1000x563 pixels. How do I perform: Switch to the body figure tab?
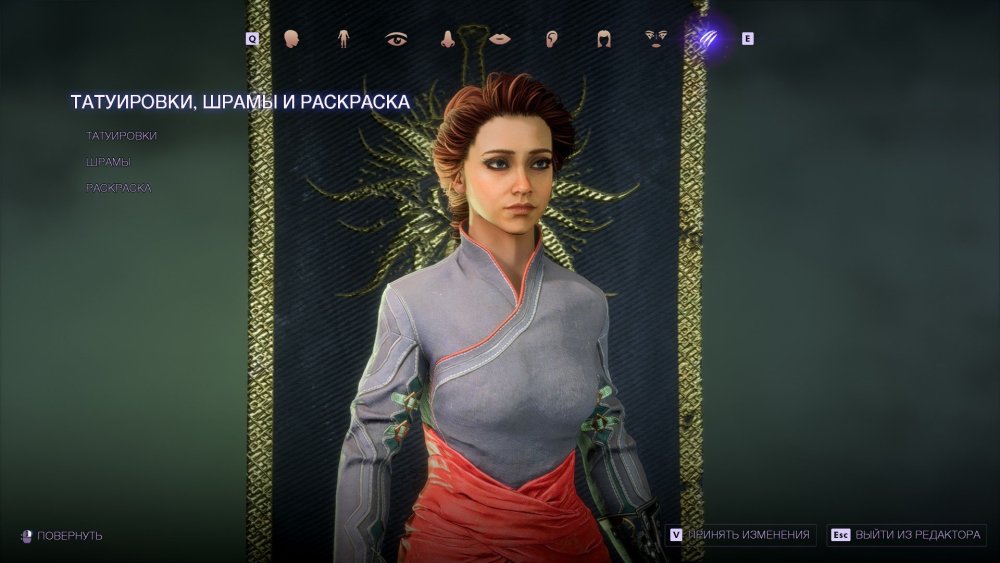point(343,39)
